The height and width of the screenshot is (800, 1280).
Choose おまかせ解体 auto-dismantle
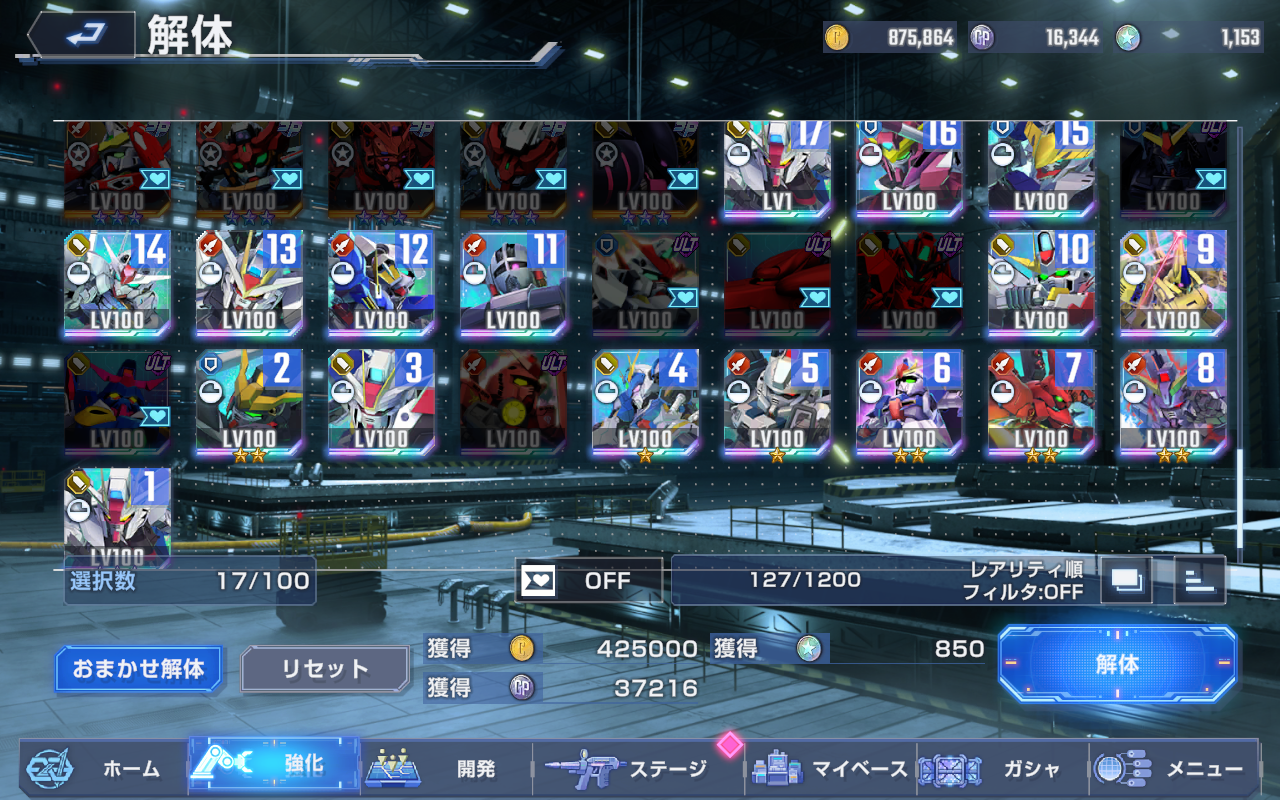[x=138, y=669]
